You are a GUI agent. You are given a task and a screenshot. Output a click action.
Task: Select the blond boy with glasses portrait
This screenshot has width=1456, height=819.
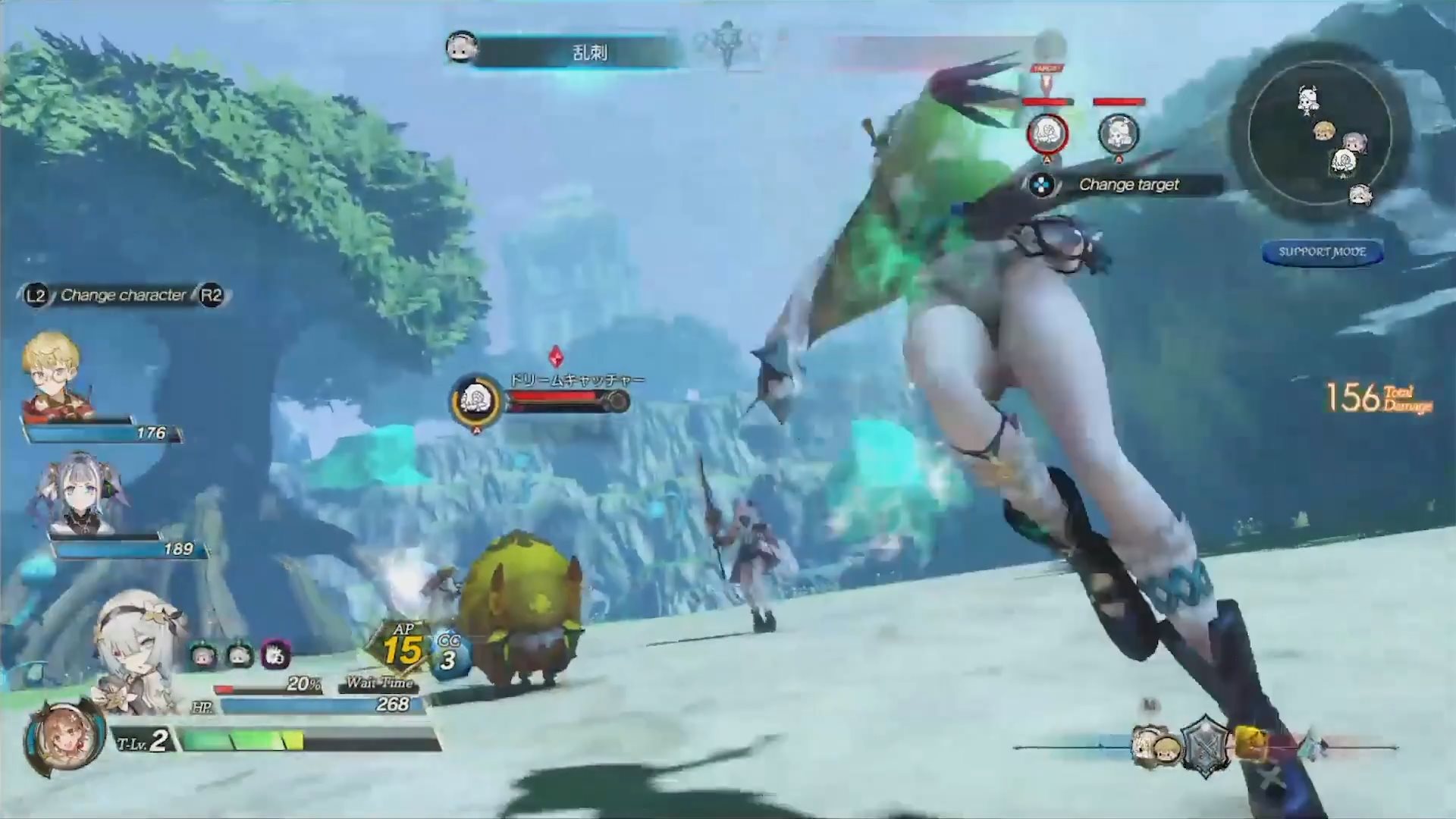point(55,375)
